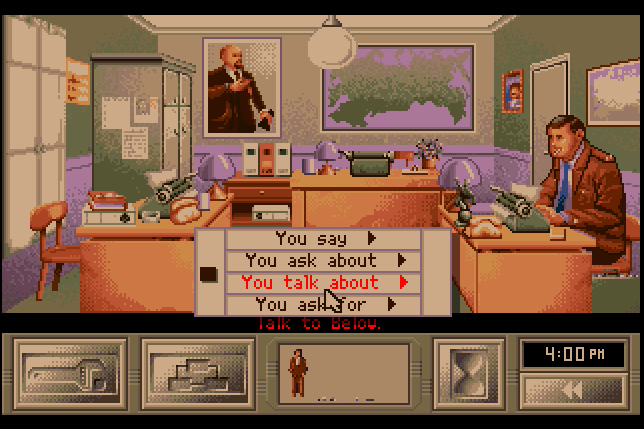Open the wrench options panel

[70, 374]
